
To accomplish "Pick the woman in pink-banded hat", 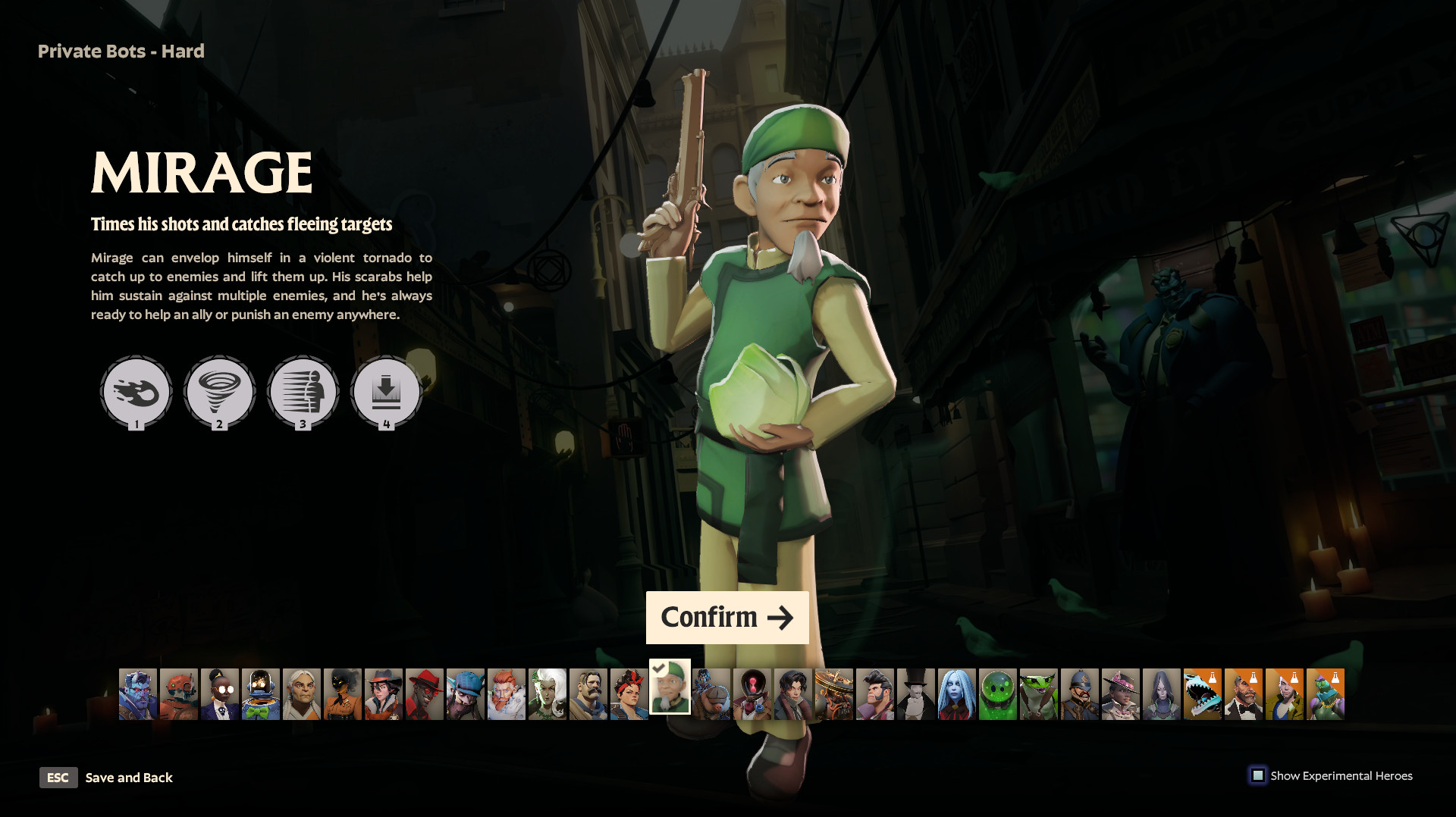I will 1121,694.
